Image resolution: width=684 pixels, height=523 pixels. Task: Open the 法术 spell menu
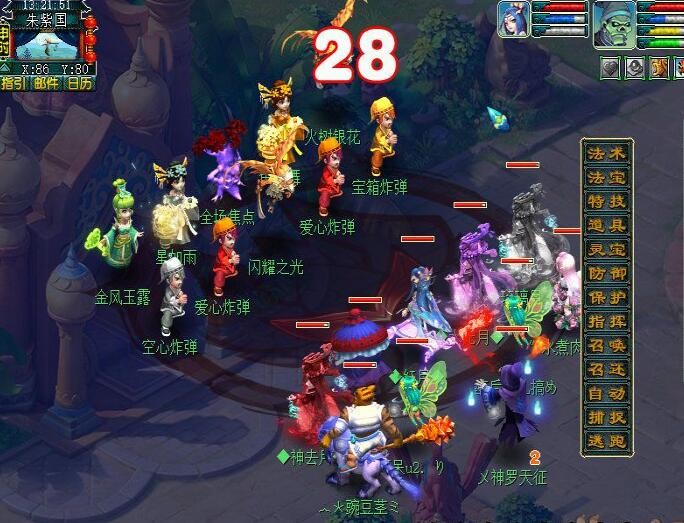click(607, 154)
